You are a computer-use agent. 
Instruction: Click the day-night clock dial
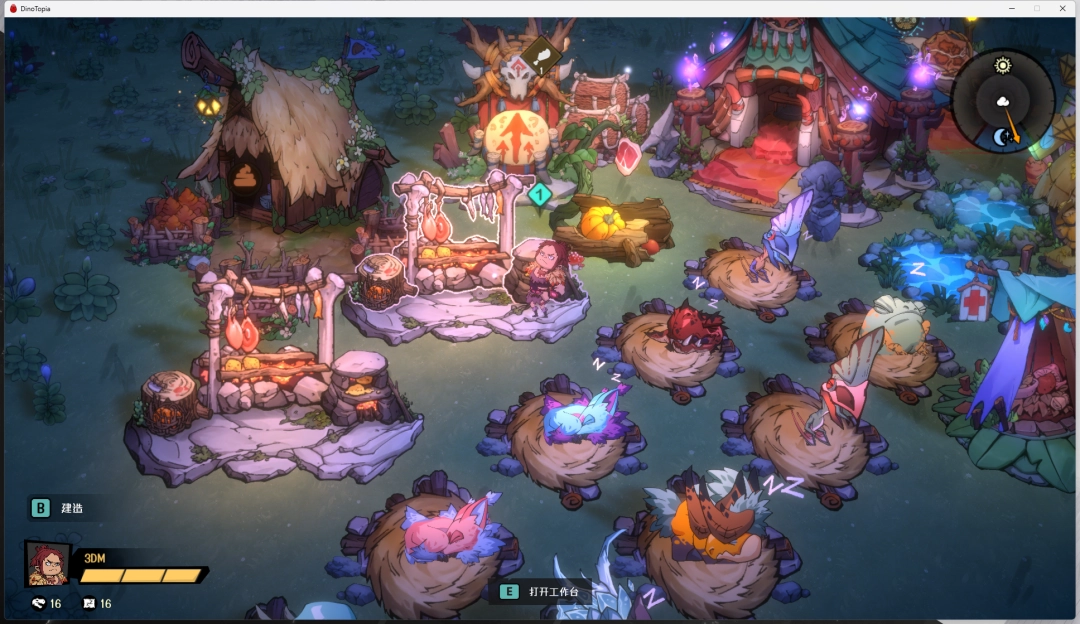(x=1002, y=101)
